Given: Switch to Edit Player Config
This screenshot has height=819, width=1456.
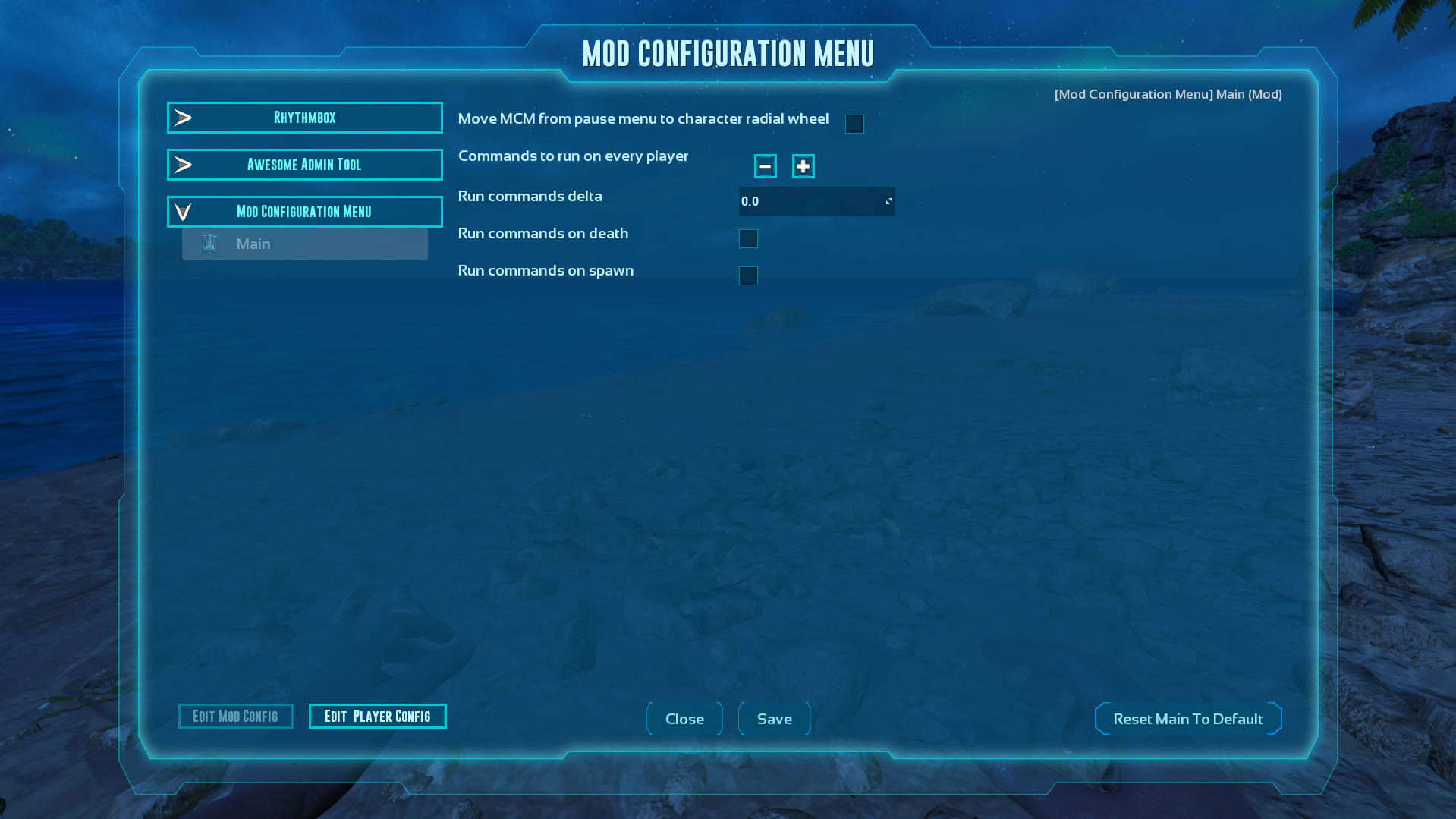Looking at the screenshot, I should pos(377,716).
